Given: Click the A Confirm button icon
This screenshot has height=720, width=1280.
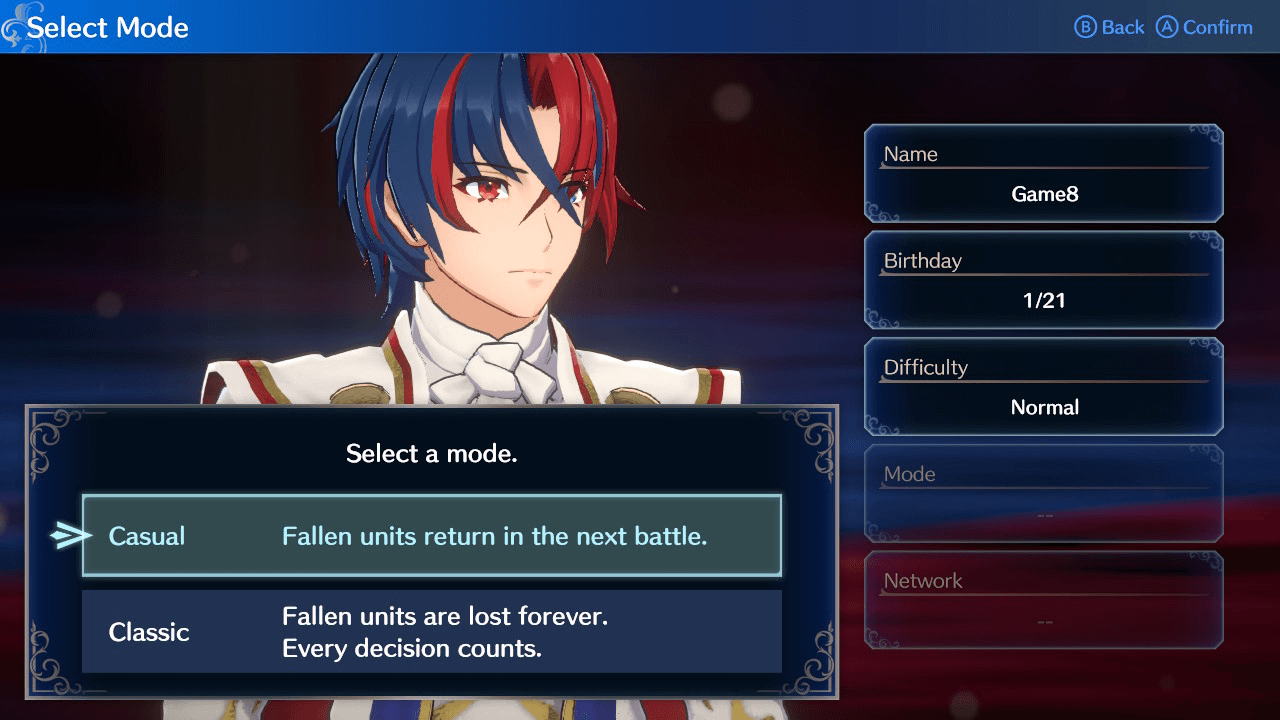Looking at the screenshot, I should [1205, 27].
